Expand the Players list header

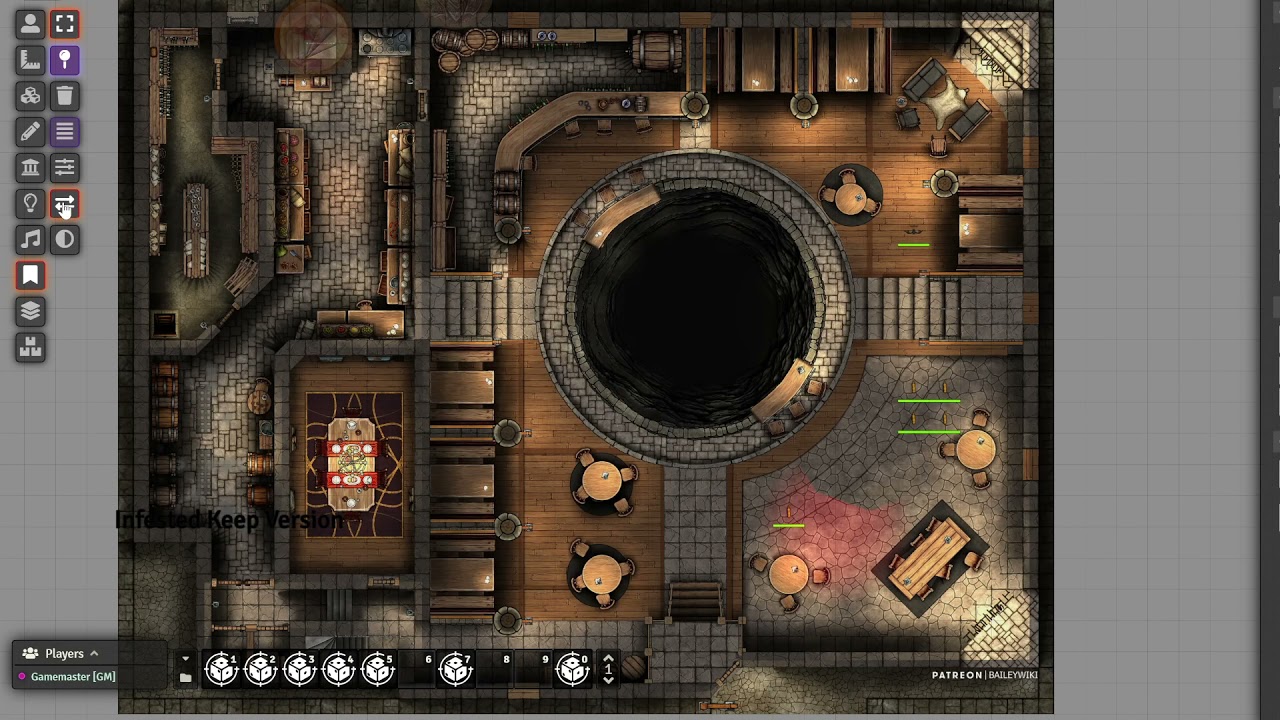[64, 654]
